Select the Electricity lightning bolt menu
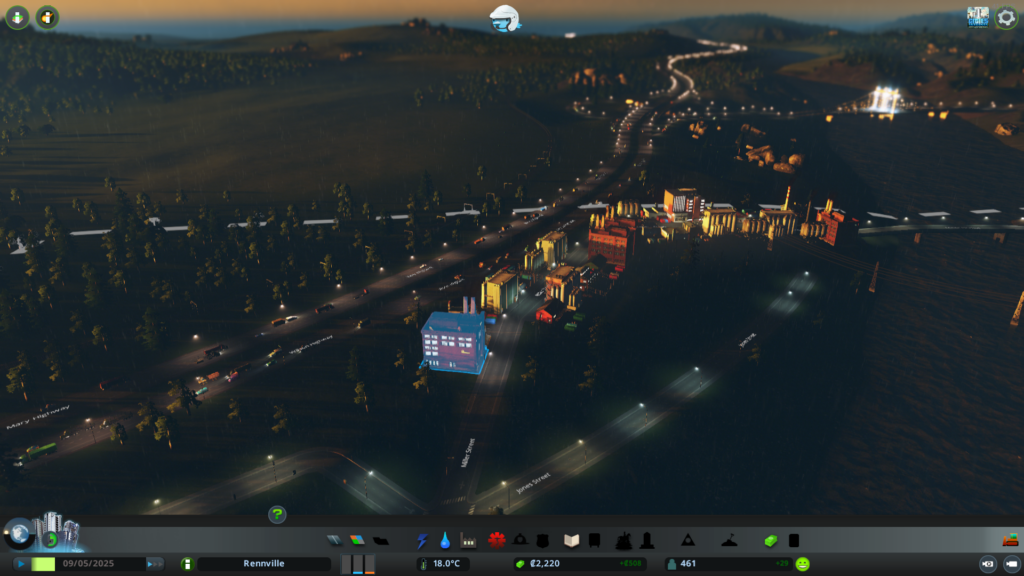 coord(422,540)
